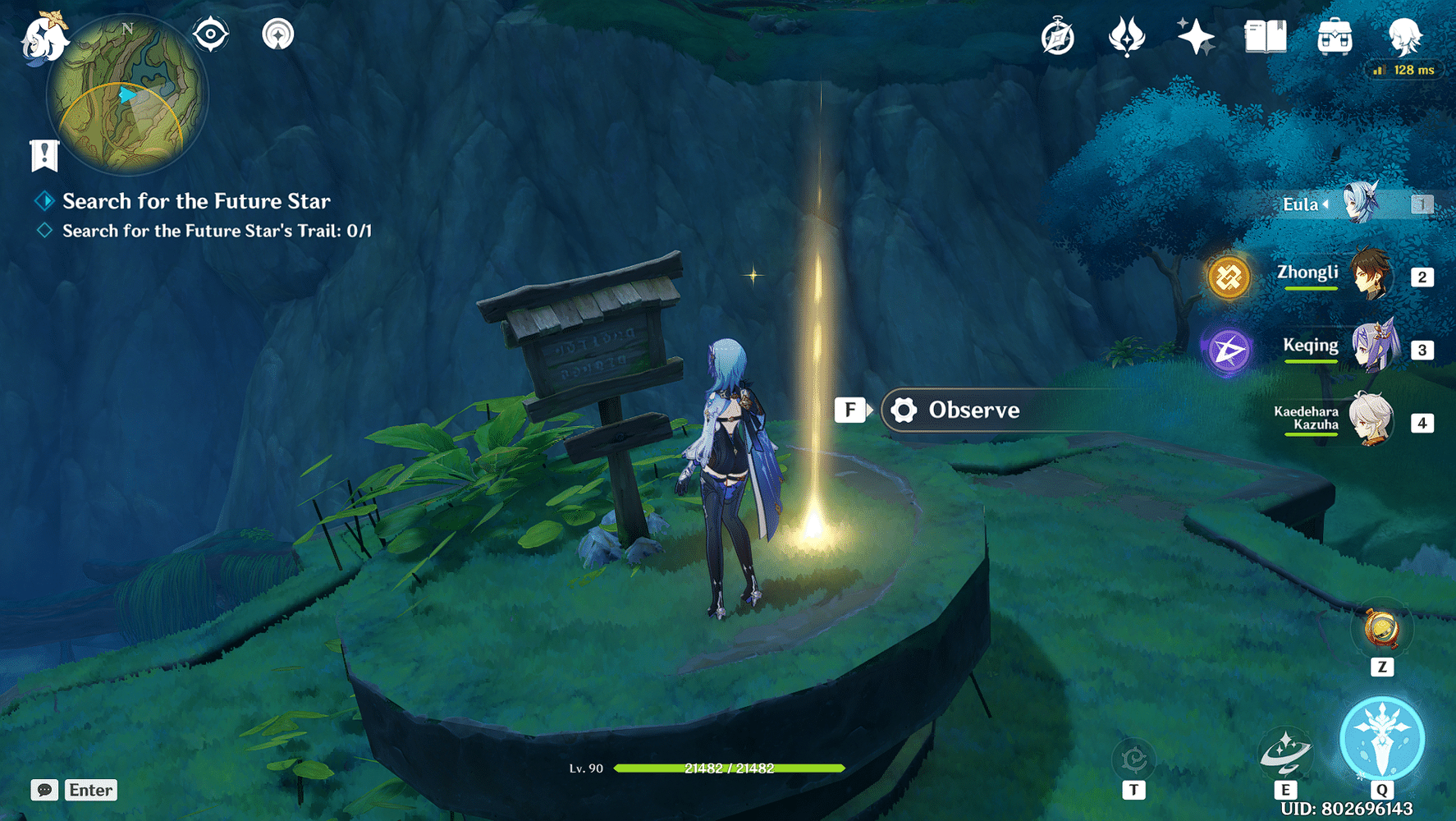Viewport: 1456px width, 821px height.
Task: Open the adventurer handbook book icon
Action: coord(1265,37)
